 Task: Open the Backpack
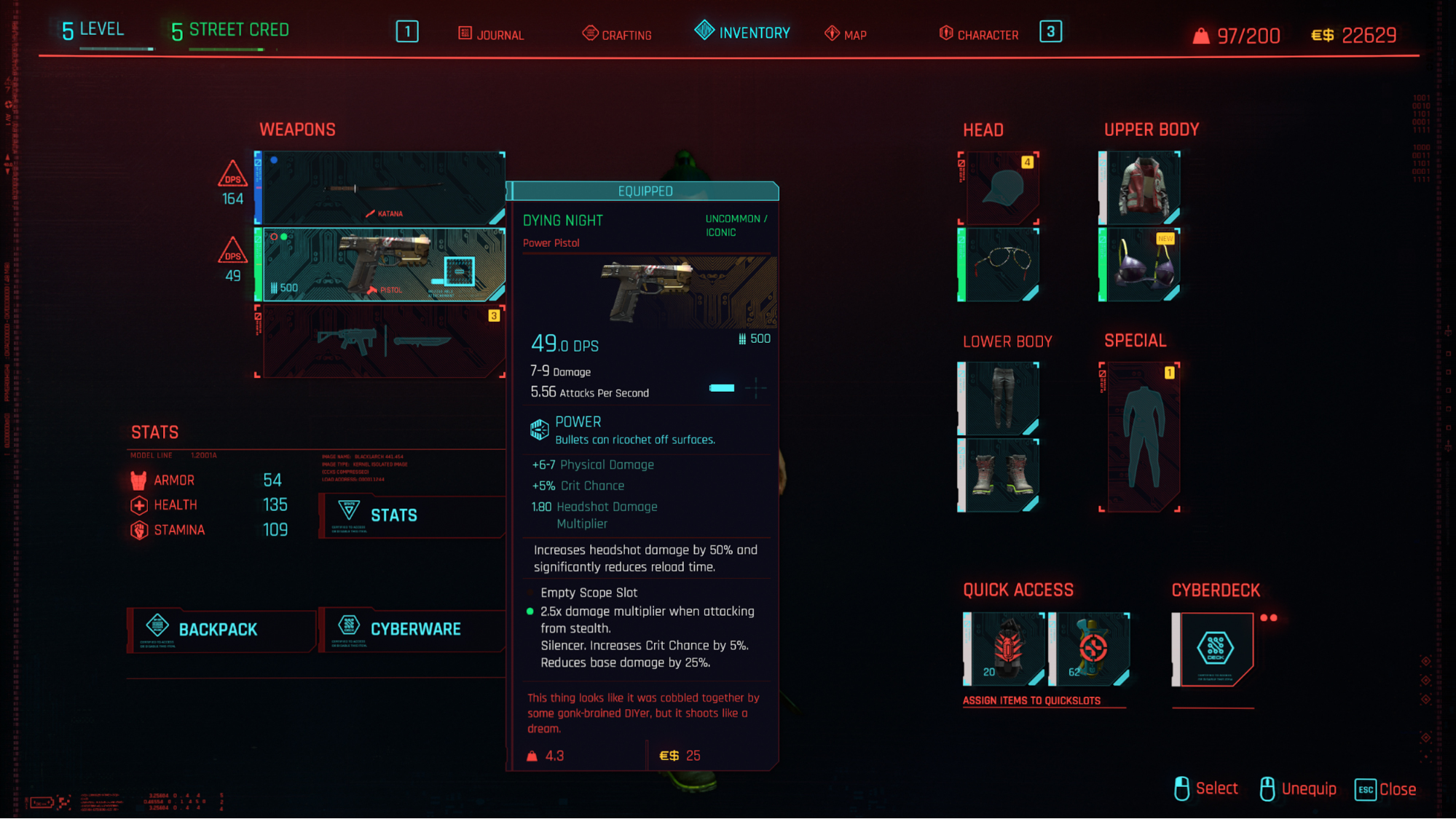coord(220,630)
